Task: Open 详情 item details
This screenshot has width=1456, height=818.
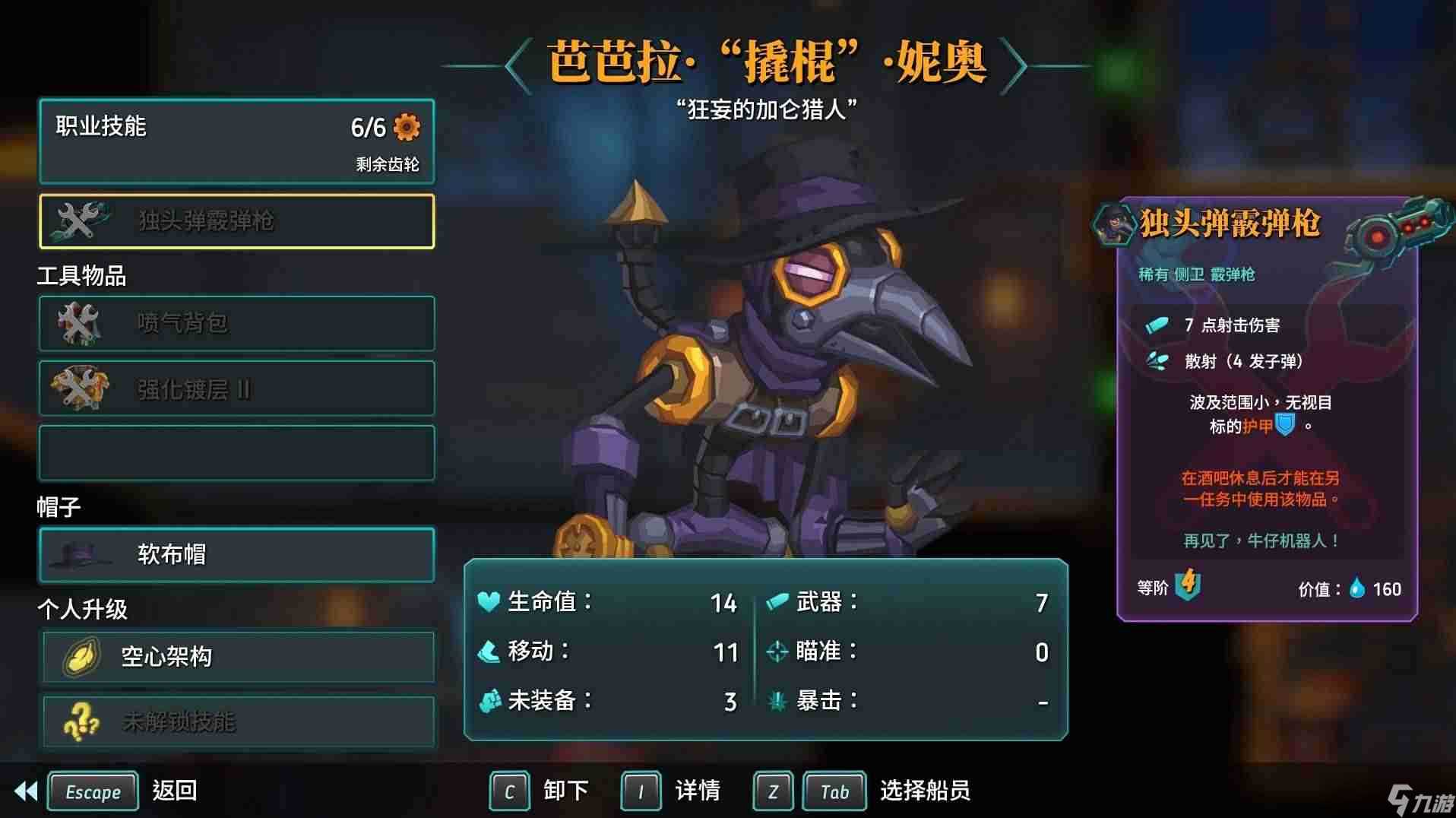Action: pos(697,791)
